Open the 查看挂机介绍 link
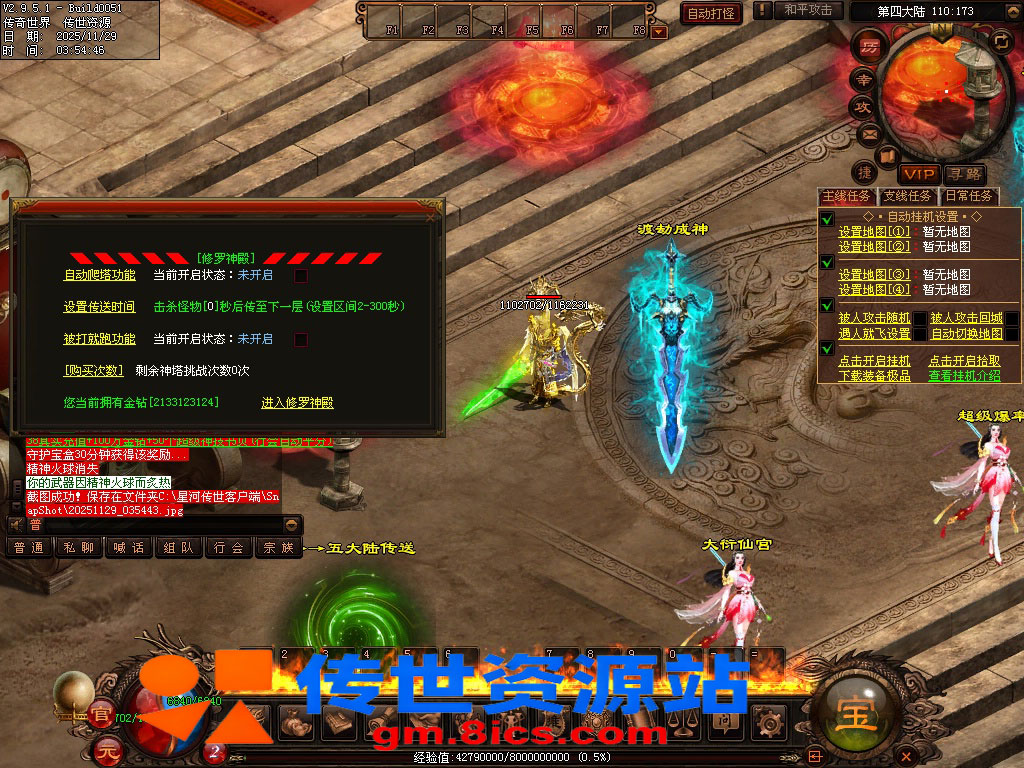 pos(964,376)
